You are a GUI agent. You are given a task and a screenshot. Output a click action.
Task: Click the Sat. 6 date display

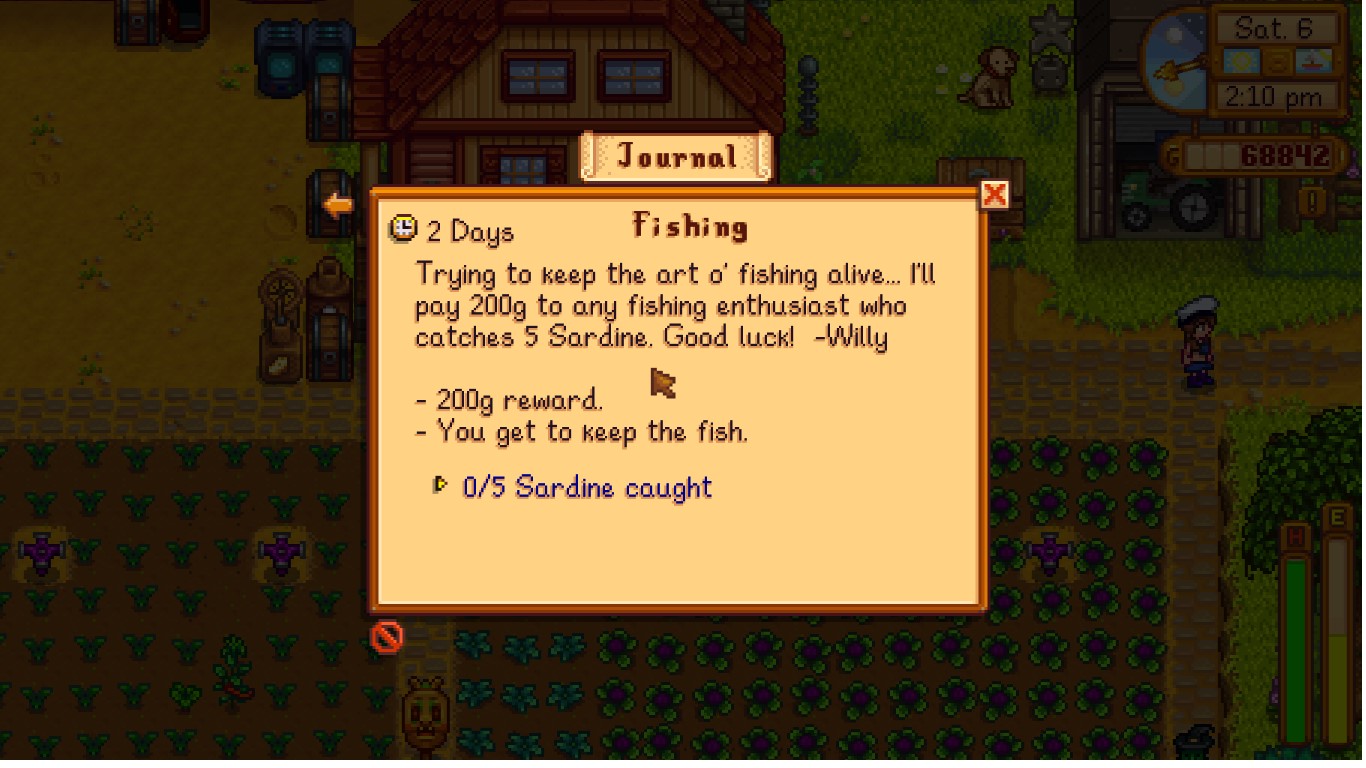click(x=1274, y=28)
